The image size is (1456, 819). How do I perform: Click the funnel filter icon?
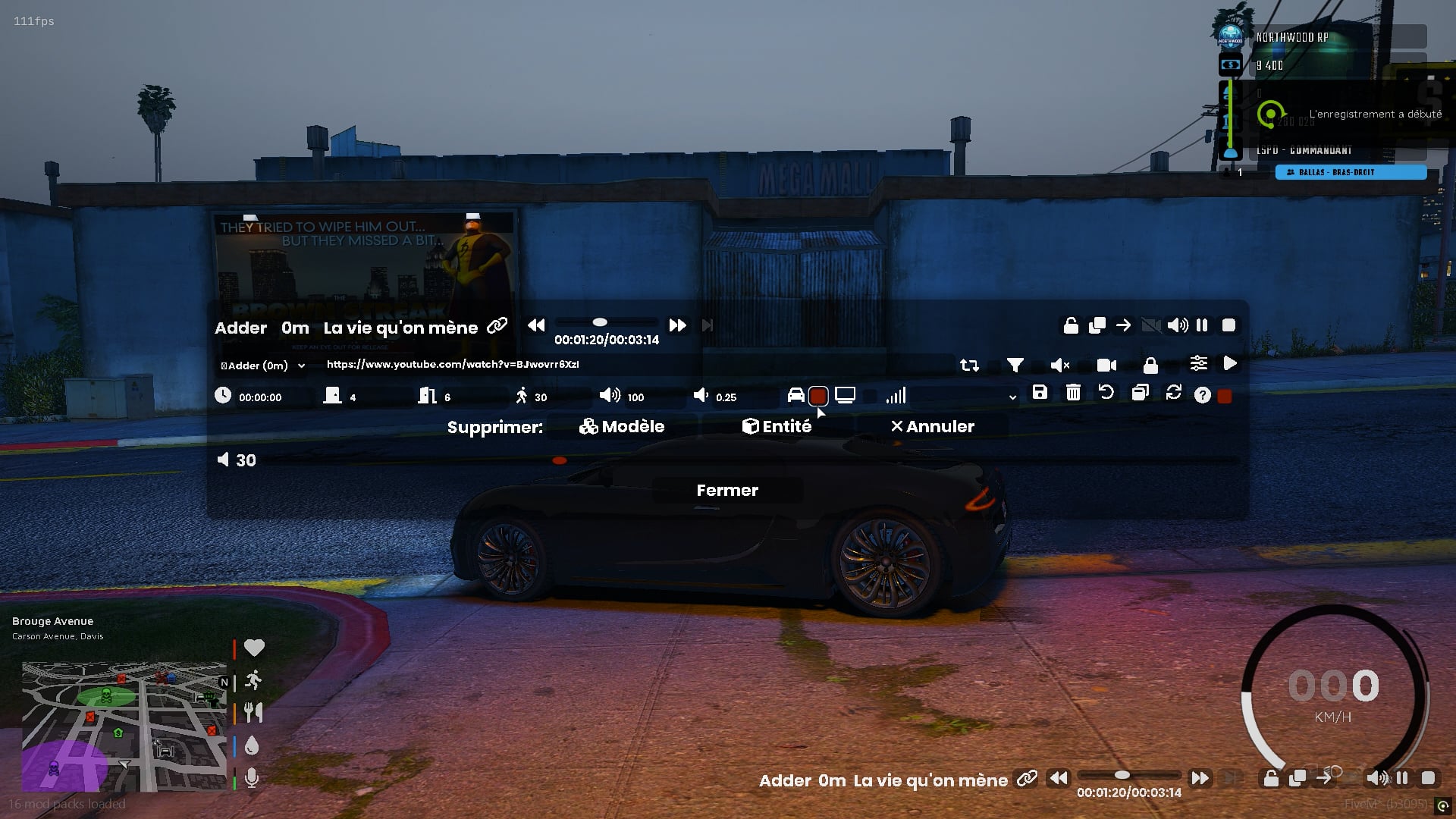tap(1015, 366)
